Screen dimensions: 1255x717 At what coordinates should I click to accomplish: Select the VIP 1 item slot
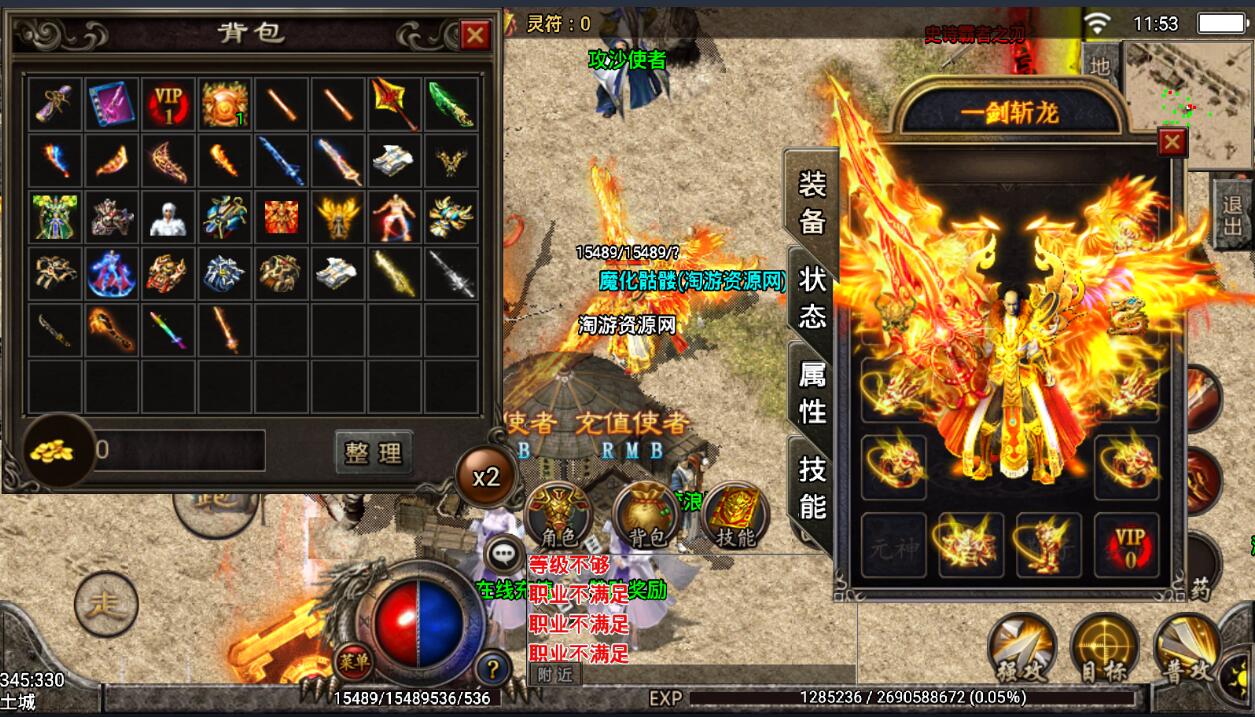(169, 104)
